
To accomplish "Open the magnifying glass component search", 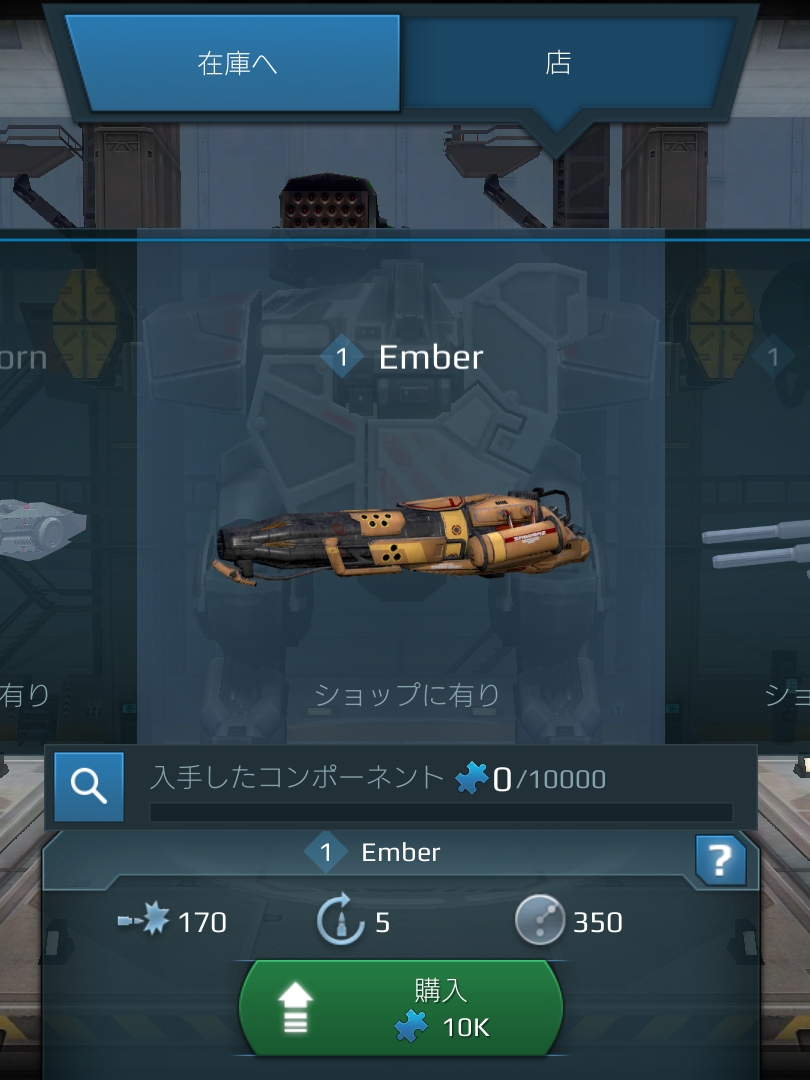I will [89, 787].
